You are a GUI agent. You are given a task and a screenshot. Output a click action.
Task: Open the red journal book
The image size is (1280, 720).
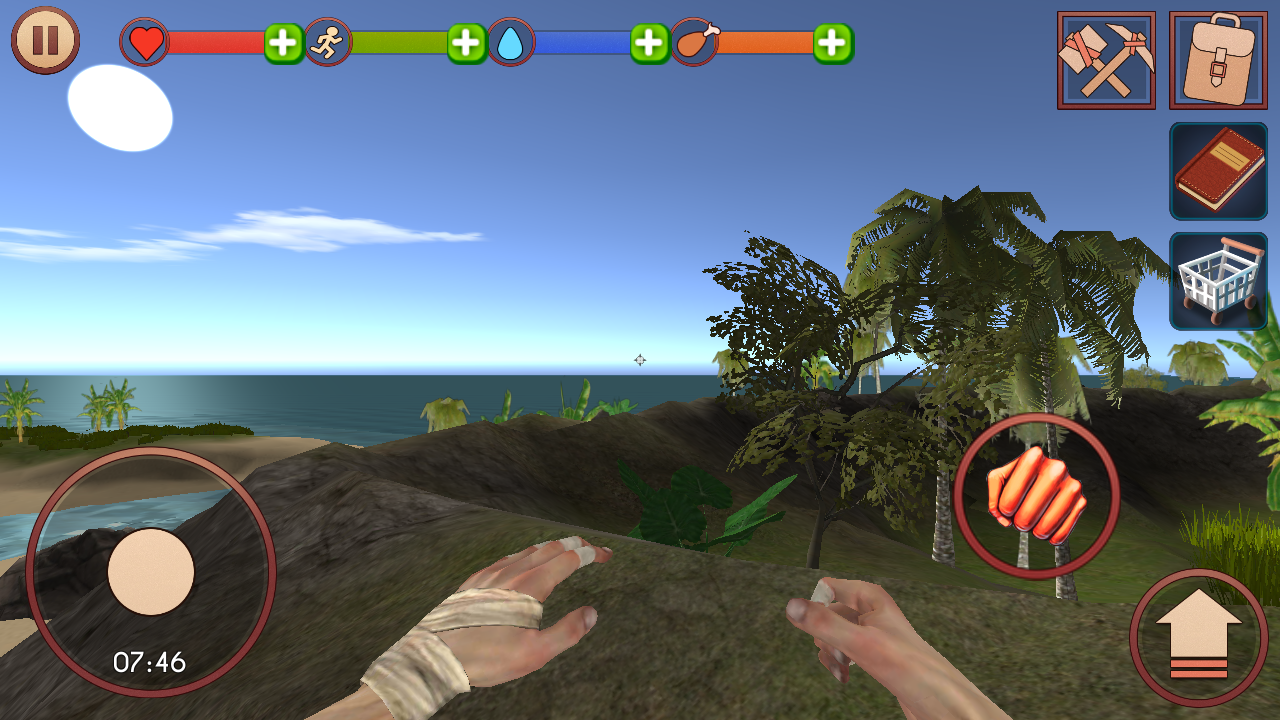pyautogui.click(x=1218, y=171)
